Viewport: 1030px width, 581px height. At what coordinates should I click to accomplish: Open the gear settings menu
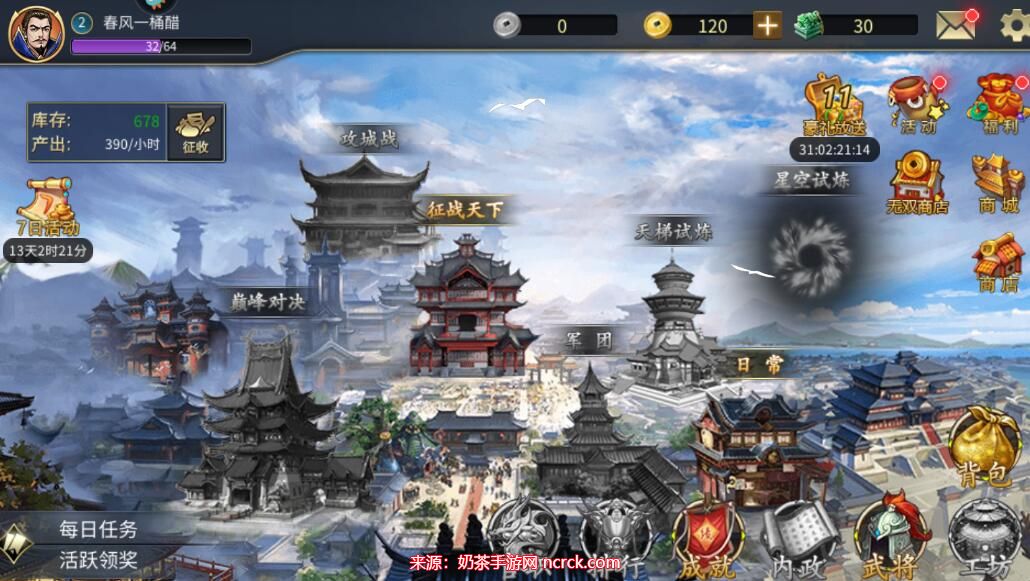(x=1013, y=26)
